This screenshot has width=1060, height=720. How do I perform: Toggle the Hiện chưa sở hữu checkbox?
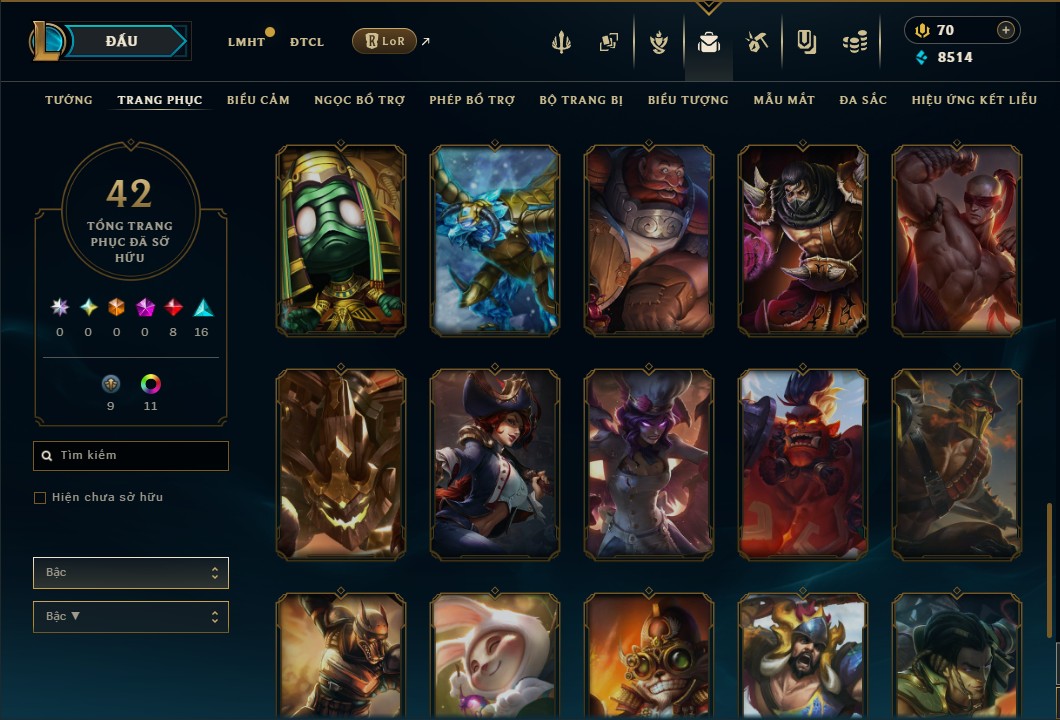(x=40, y=498)
